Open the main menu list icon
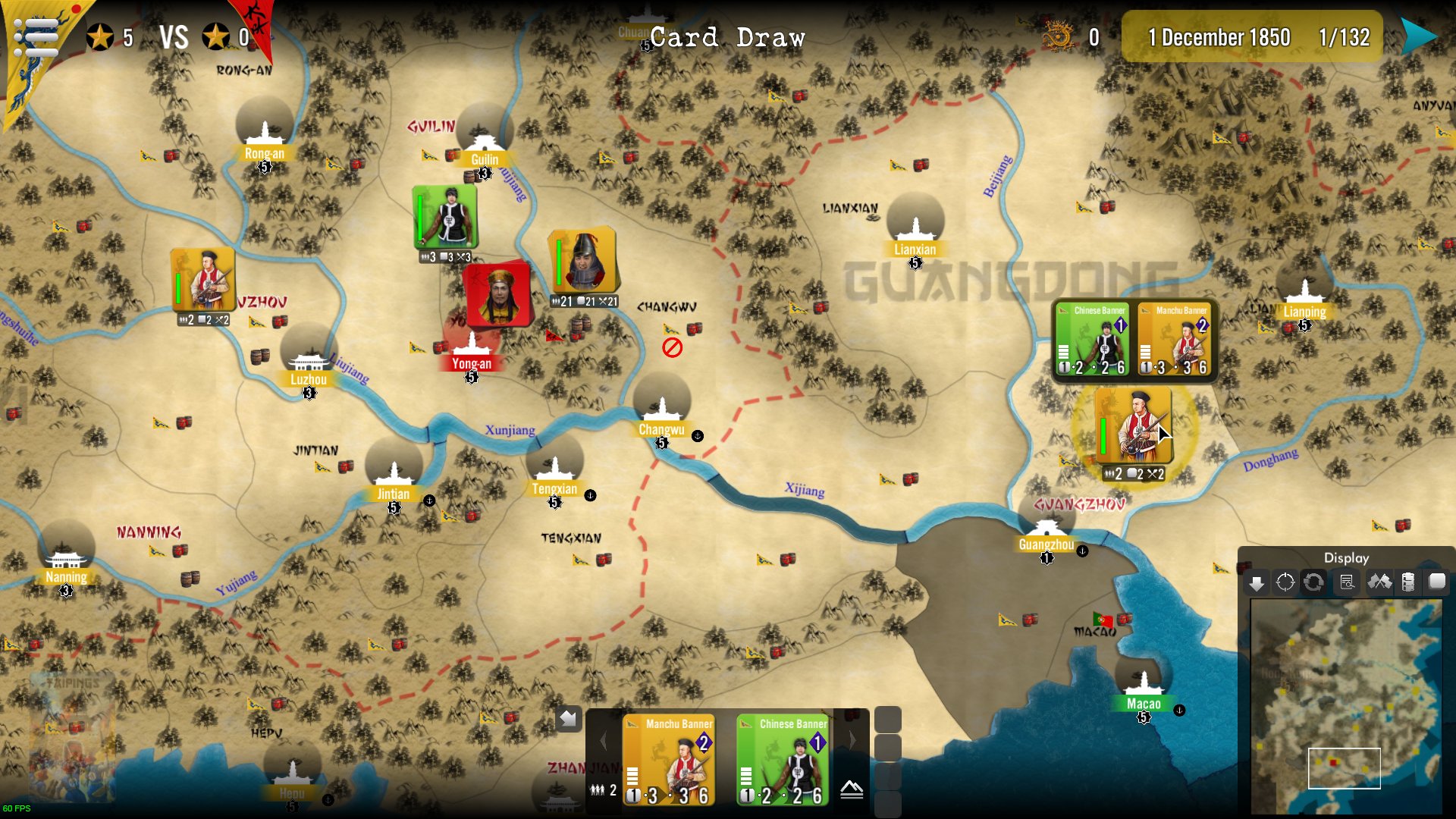 pyautogui.click(x=36, y=36)
